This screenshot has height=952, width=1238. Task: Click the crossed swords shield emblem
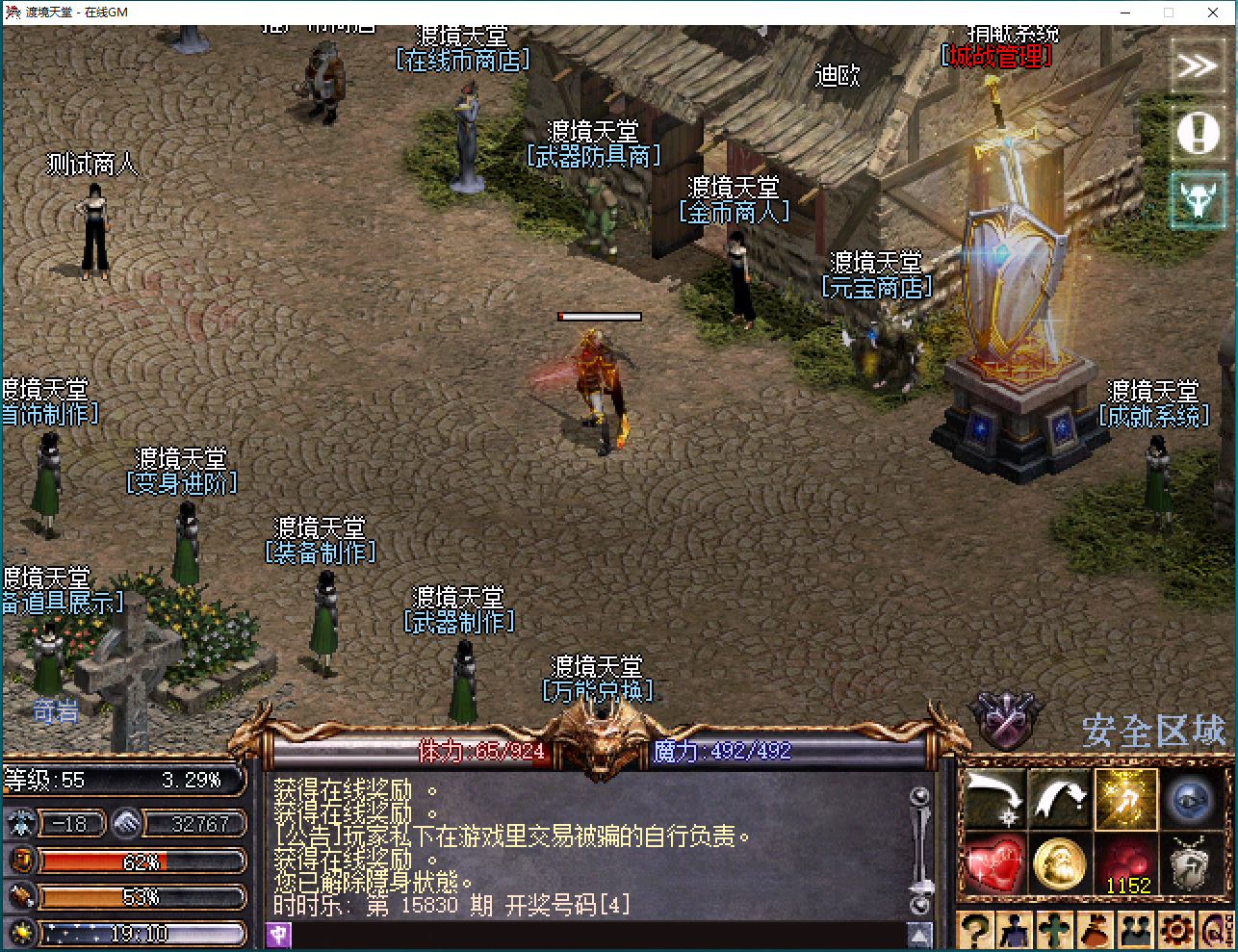point(1004,720)
